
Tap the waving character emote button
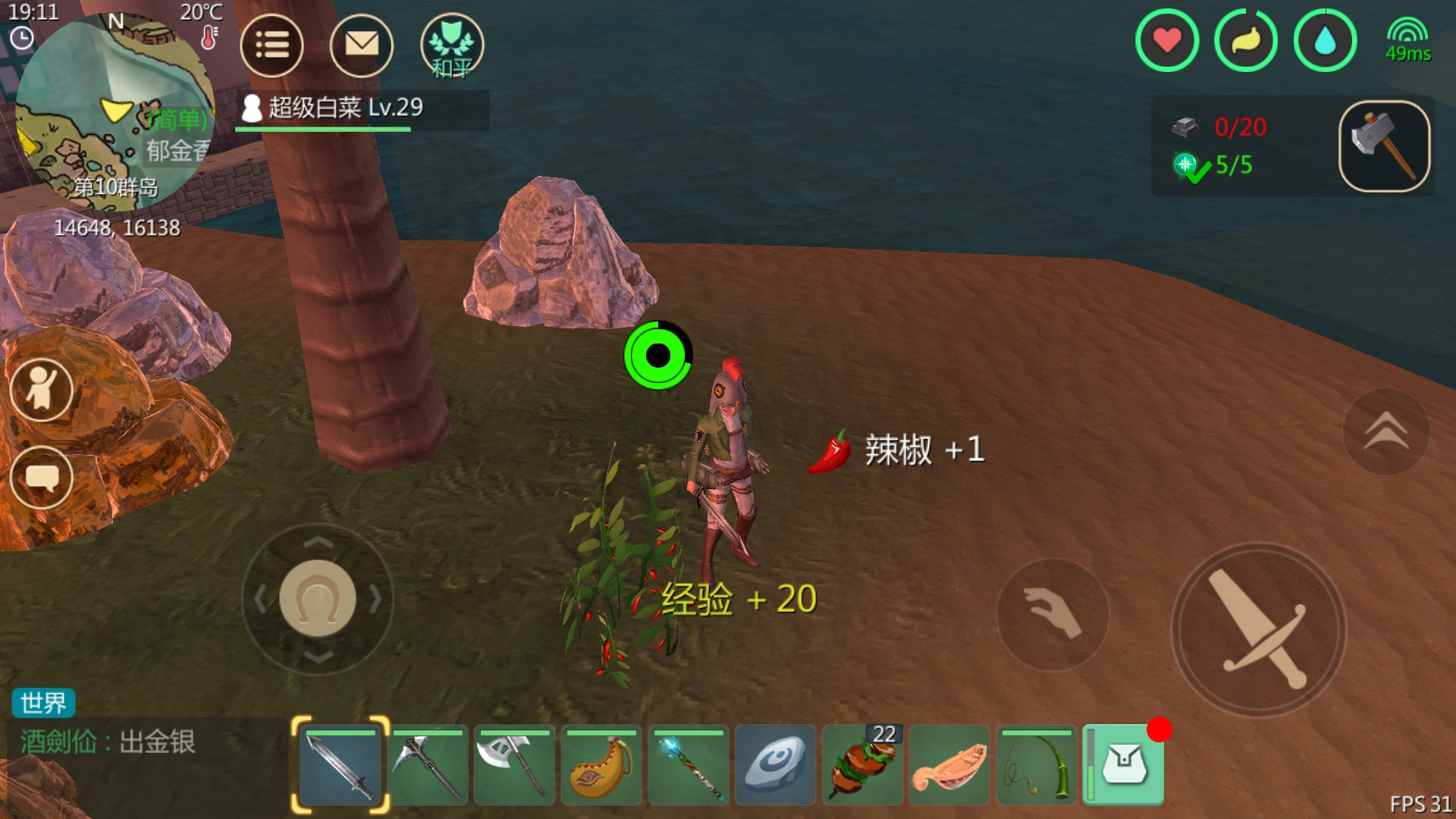(x=42, y=390)
